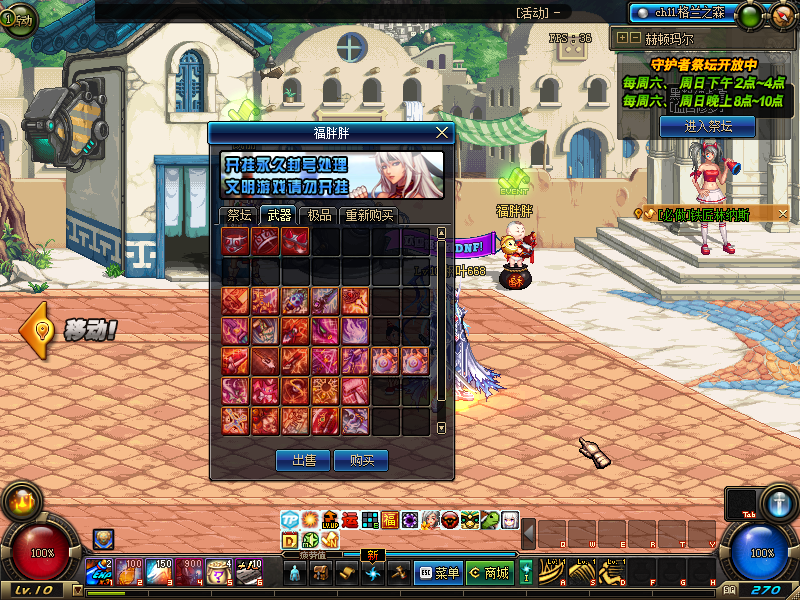Image resolution: width=800 pixels, height=600 pixels.
Task: Click the 购买 buy button
Action: [361, 460]
